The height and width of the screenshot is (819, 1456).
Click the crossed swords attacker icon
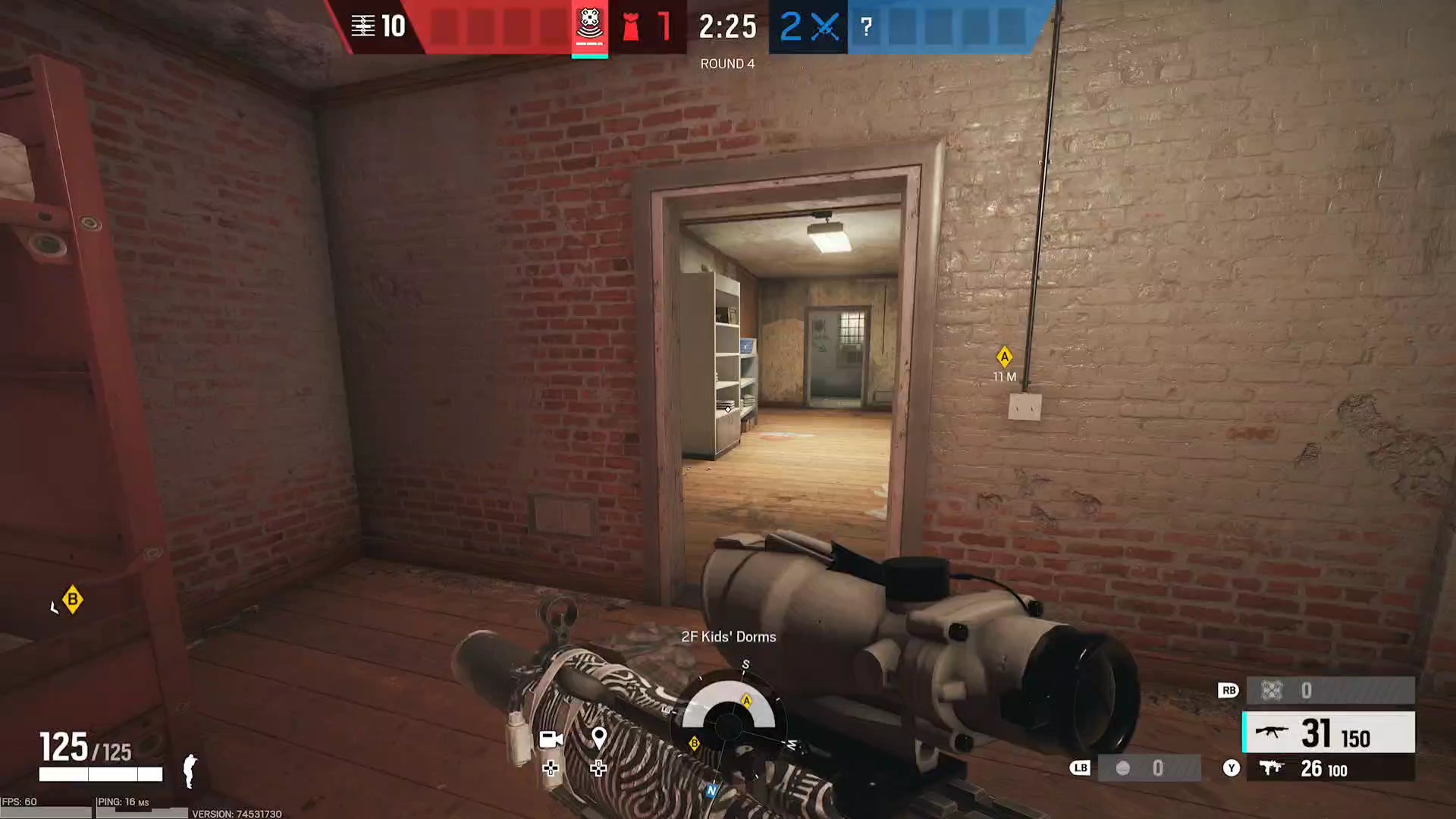click(824, 27)
